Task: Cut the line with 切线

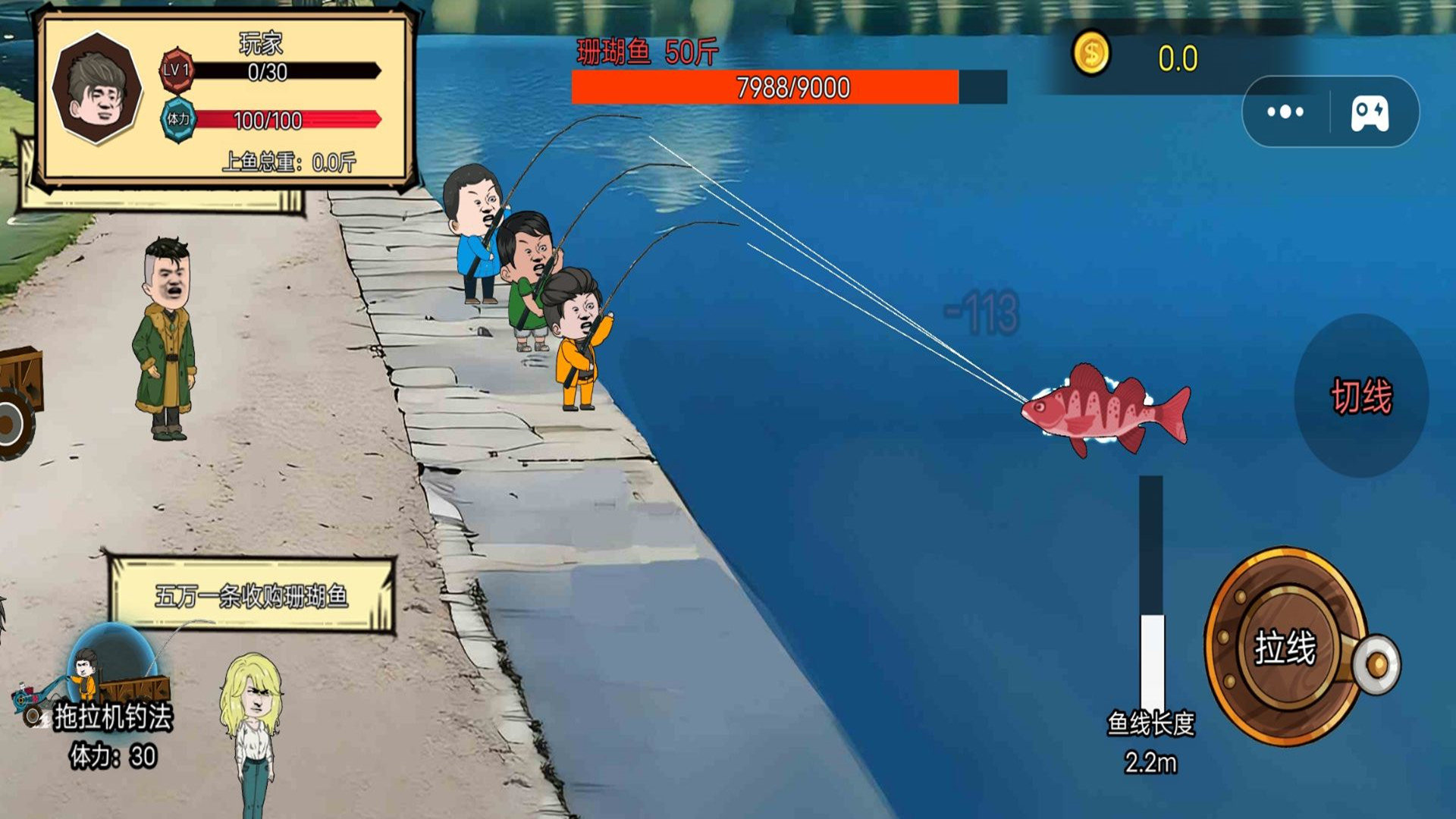Action: (1361, 396)
